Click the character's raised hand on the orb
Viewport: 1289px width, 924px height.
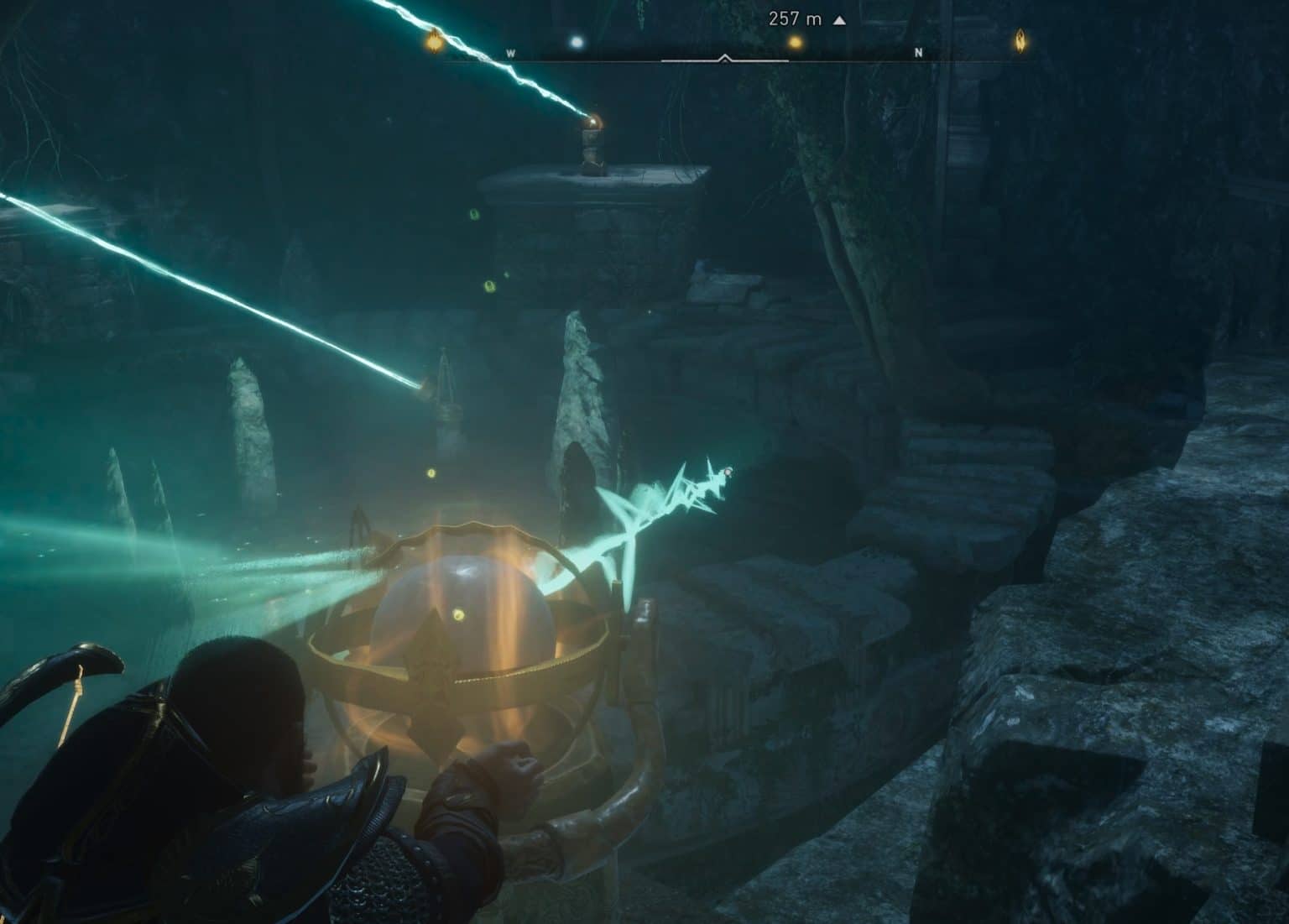click(x=514, y=760)
